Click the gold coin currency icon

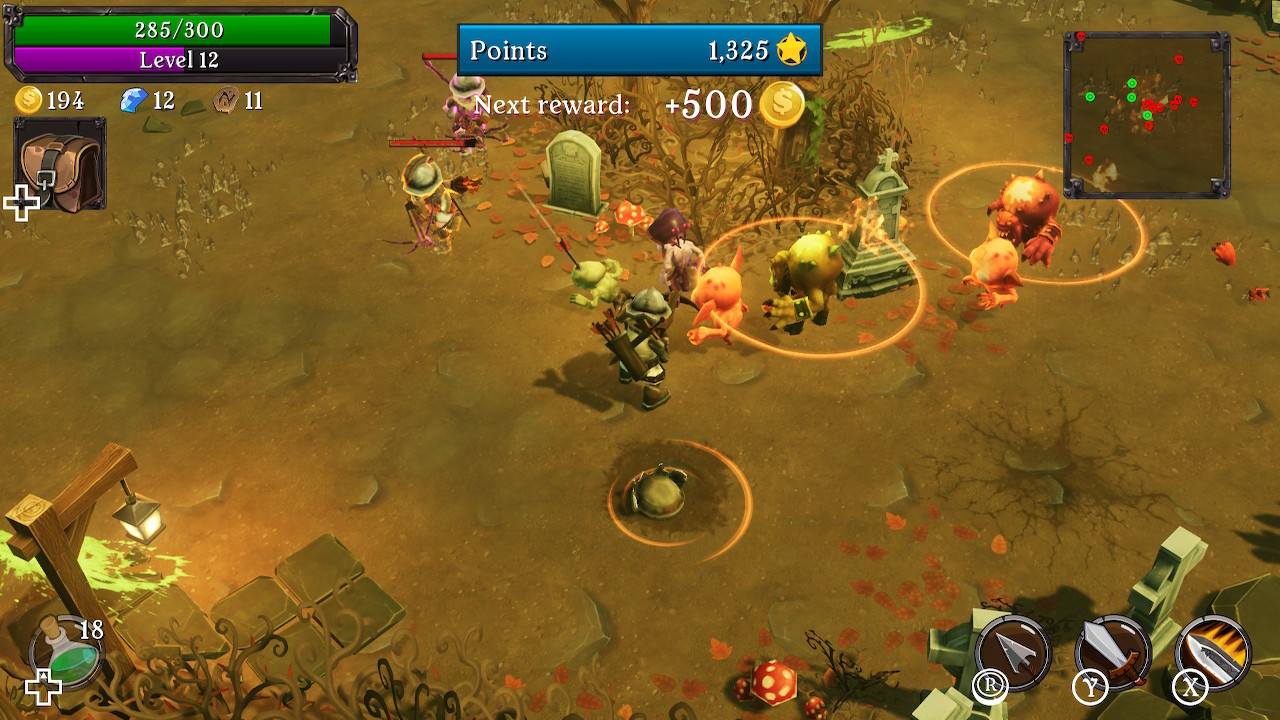[x=28, y=99]
